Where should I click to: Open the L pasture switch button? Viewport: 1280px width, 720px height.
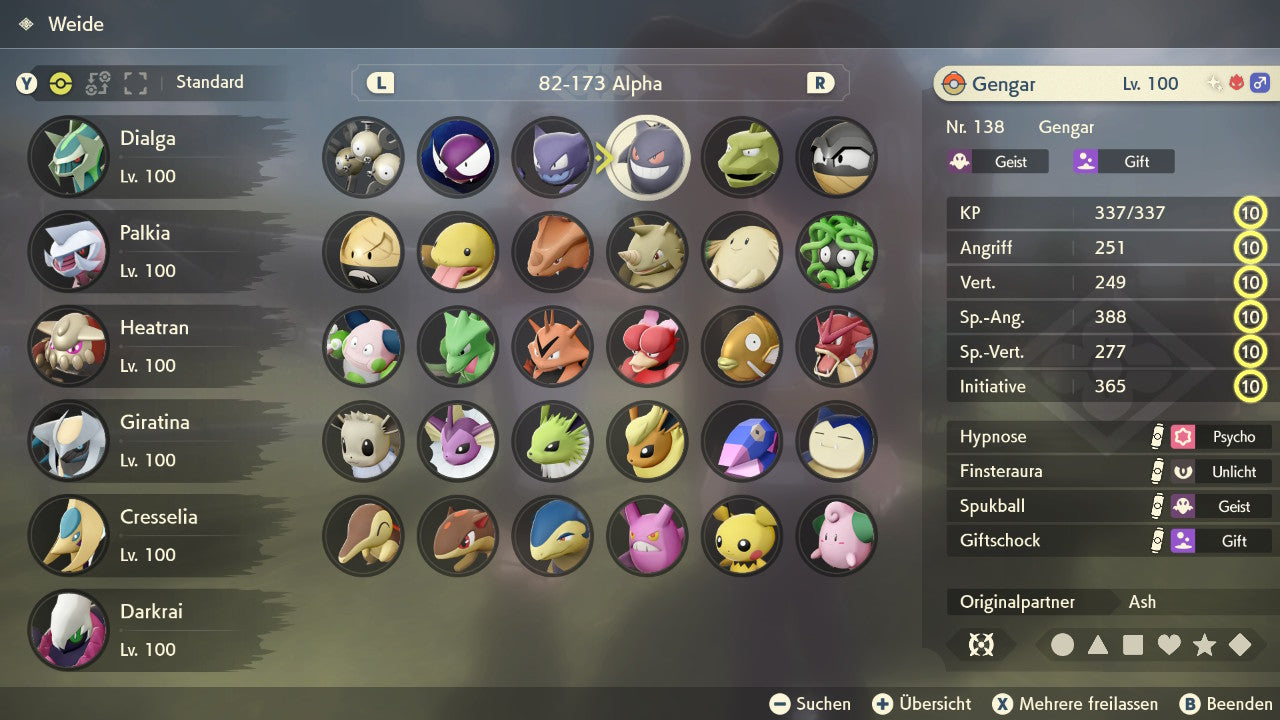coord(378,84)
